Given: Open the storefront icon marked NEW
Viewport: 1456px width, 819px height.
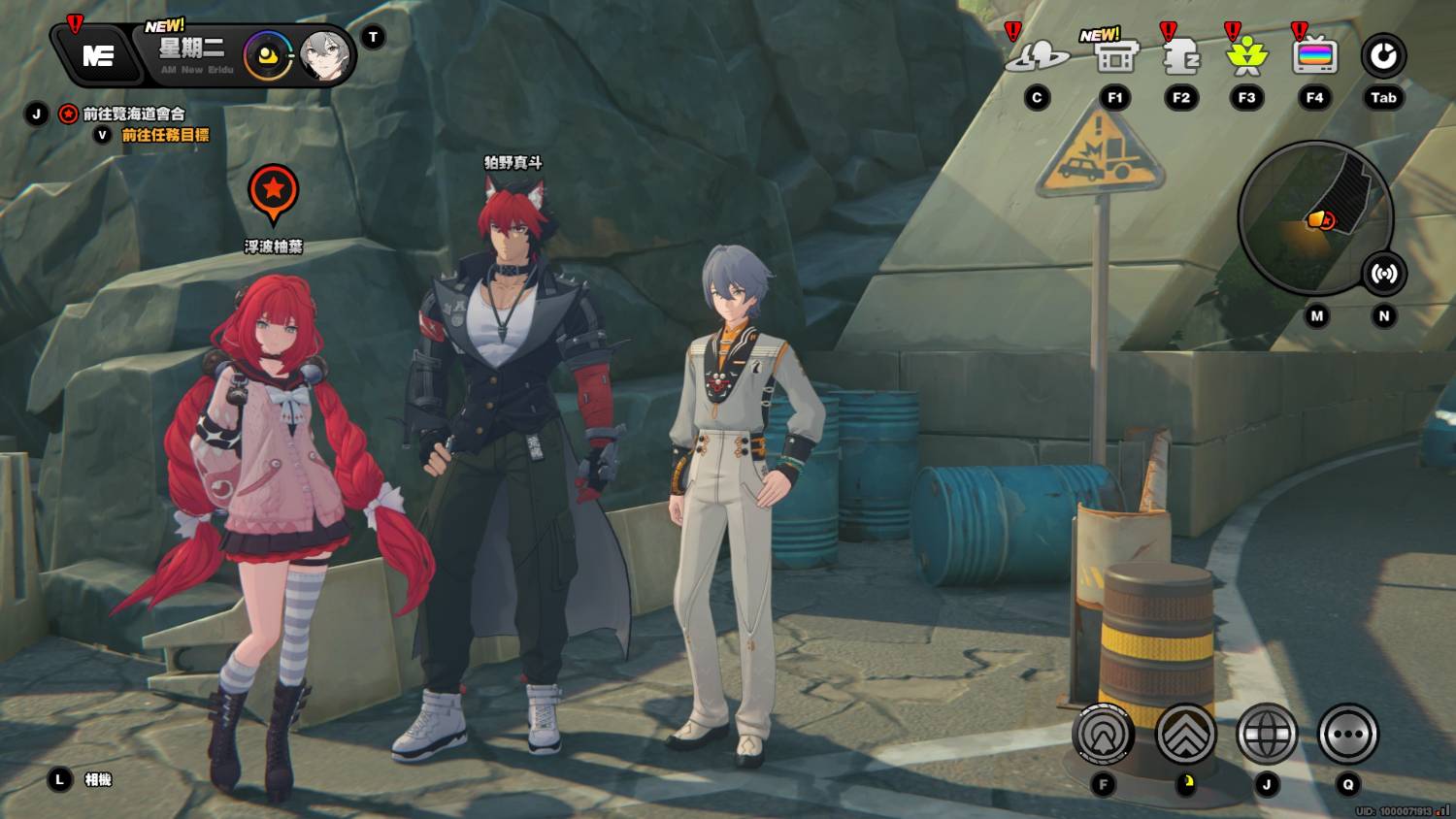Looking at the screenshot, I should 1115,57.
